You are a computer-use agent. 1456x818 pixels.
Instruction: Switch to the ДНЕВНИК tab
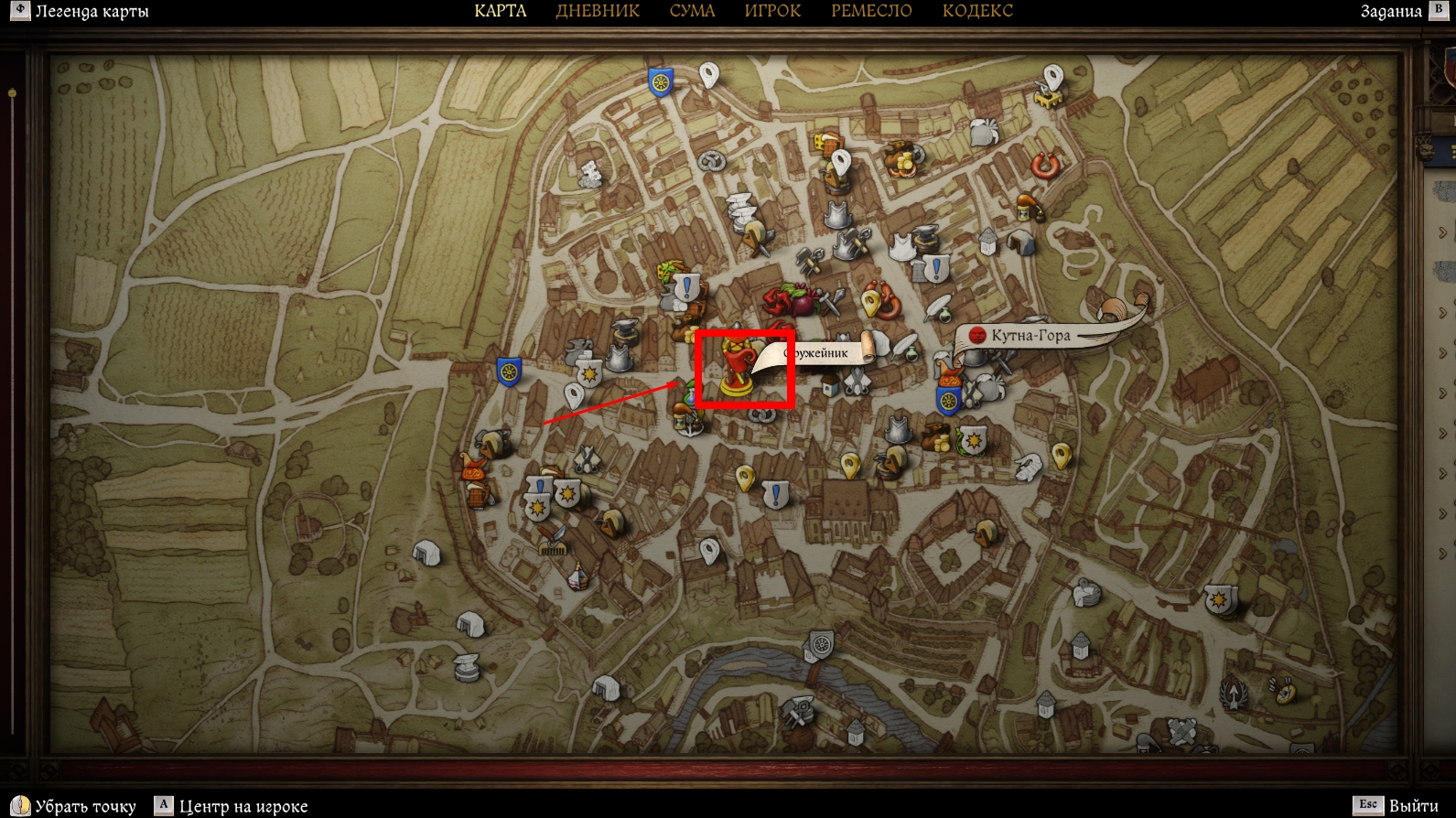tap(598, 11)
